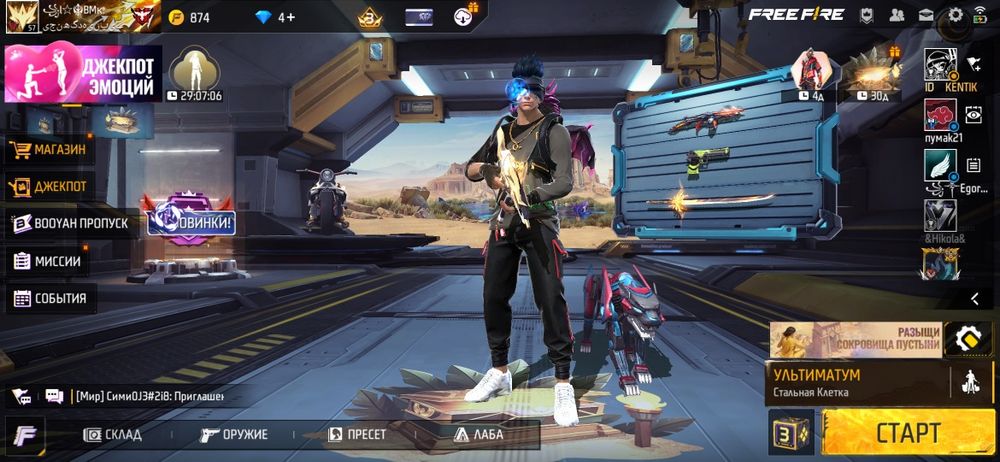Collapse the friends side panel arrow
The width and height of the screenshot is (1000, 462).
(x=974, y=298)
